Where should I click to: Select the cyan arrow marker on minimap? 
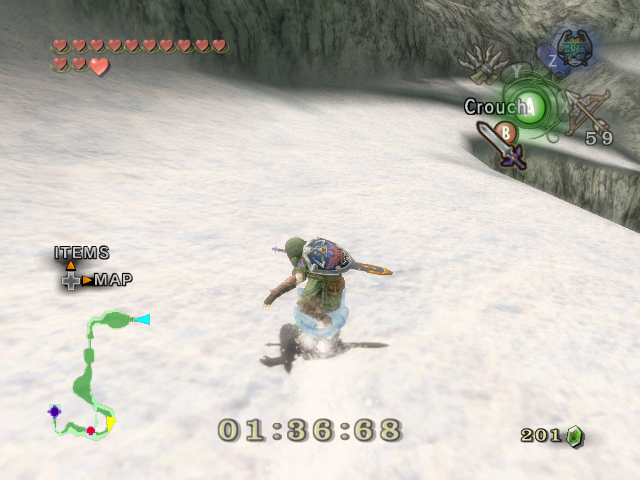(142, 320)
